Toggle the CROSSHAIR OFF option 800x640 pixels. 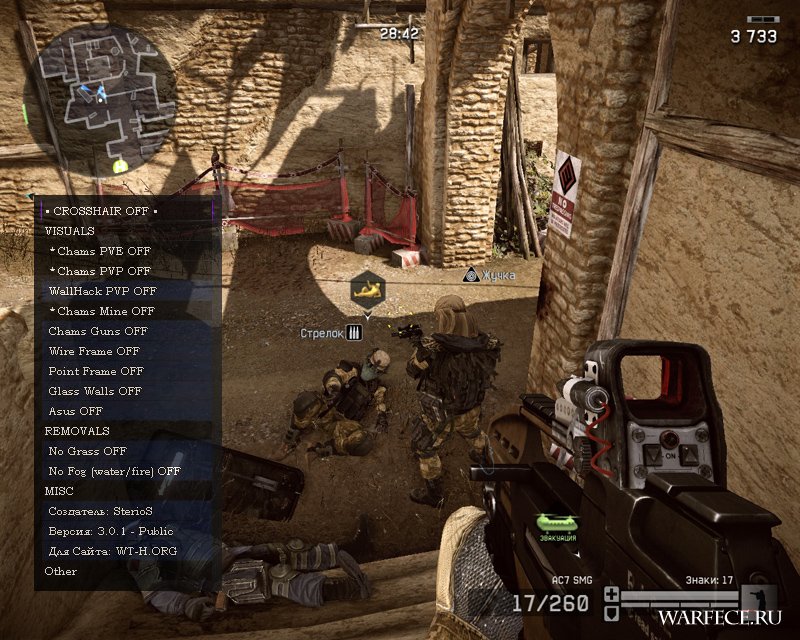(x=101, y=211)
